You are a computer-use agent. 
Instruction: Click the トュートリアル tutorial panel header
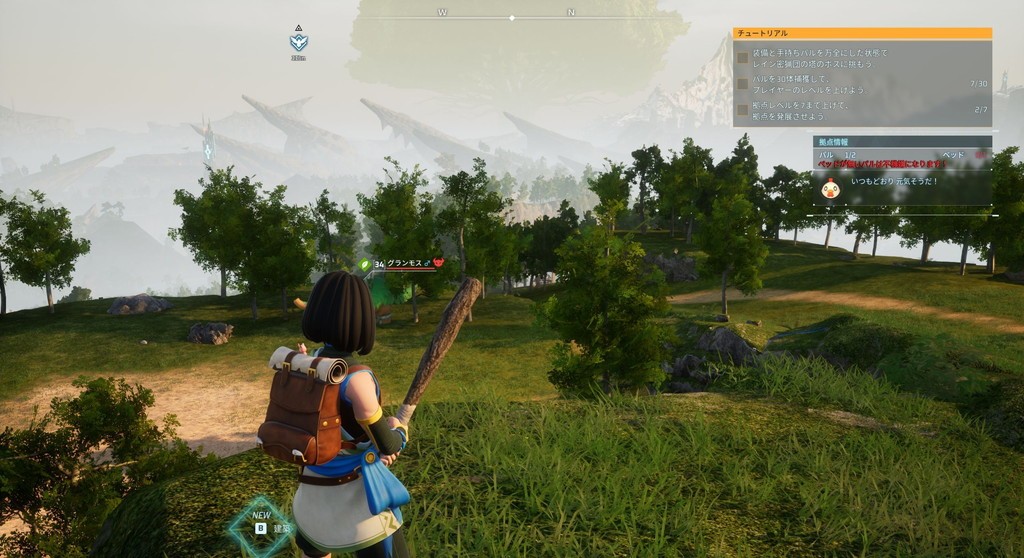tap(862, 33)
